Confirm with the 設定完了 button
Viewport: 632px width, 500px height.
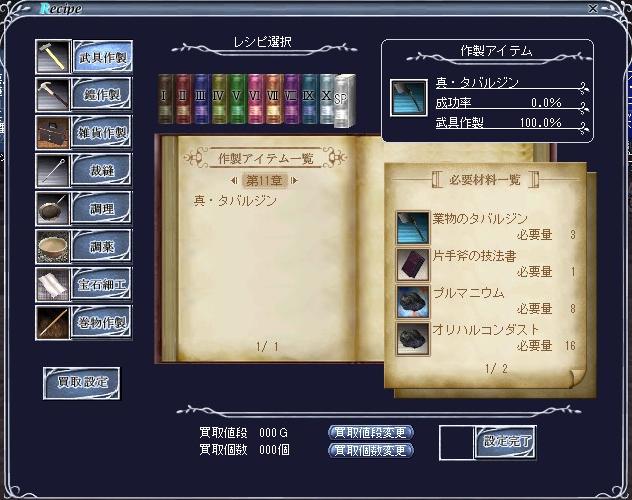505,440
